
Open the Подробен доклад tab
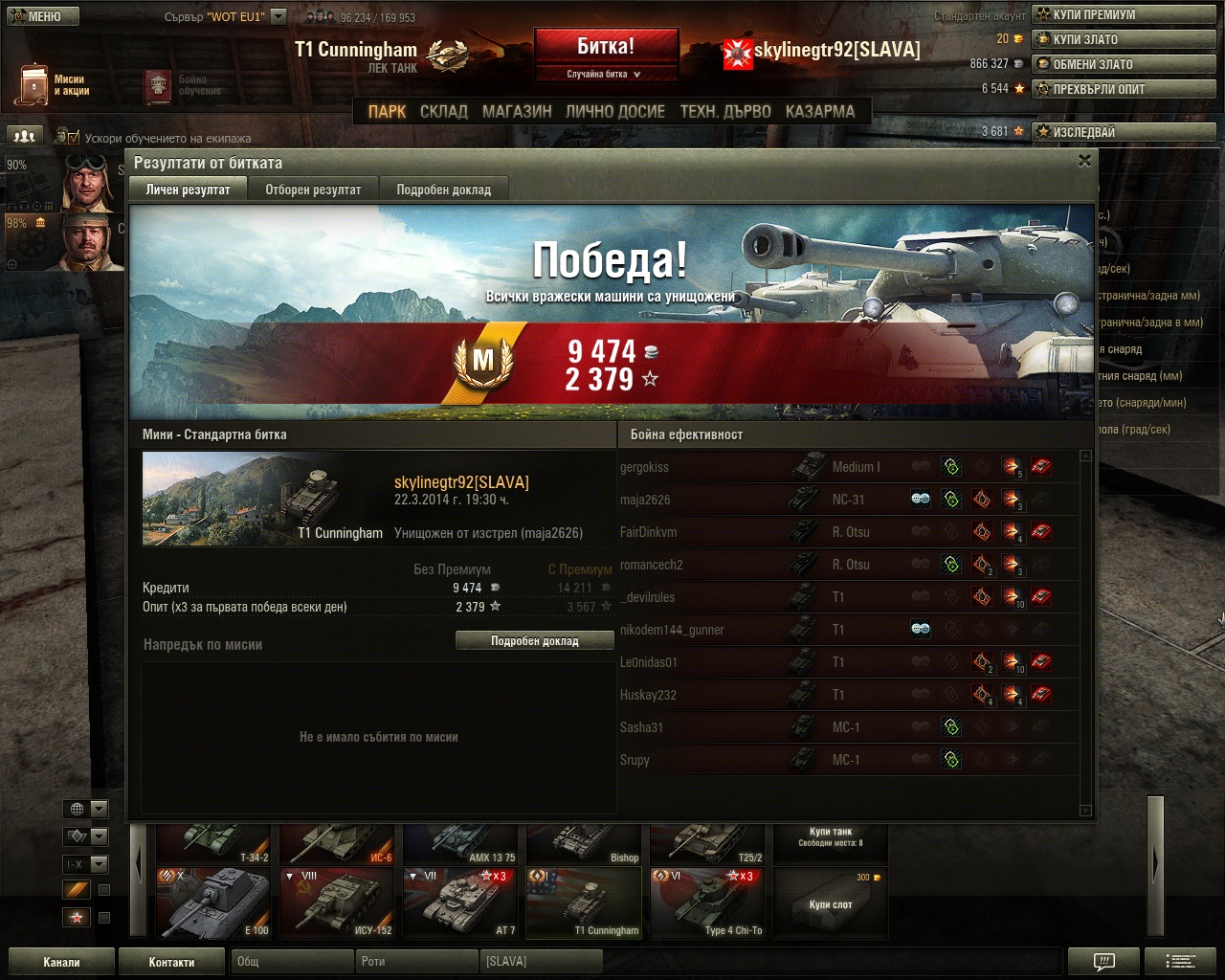(x=443, y=189)
